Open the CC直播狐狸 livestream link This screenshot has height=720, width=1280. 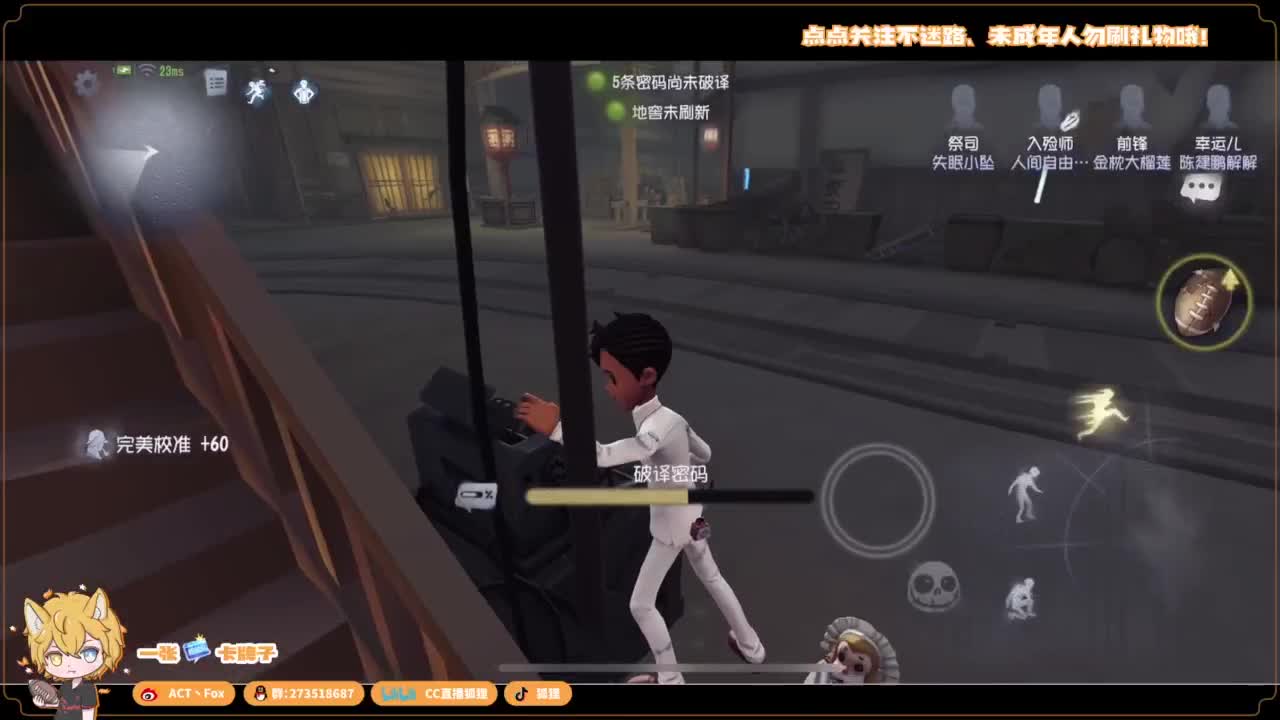click(x=434, y=693)
